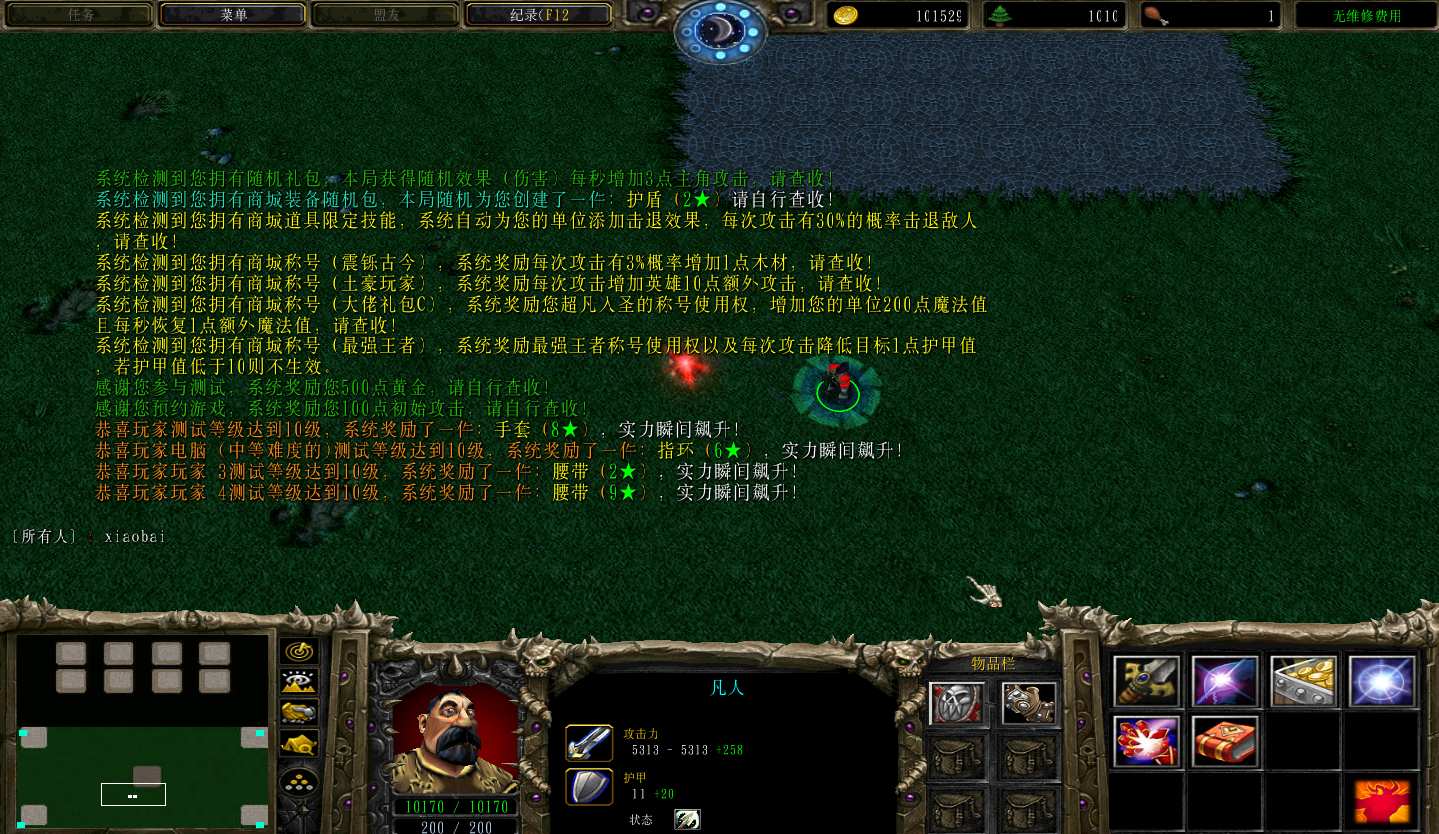Screen dimensions: 1439x834
Task: Click the gold treasure chest ability icon
Action: [1304, 681]
